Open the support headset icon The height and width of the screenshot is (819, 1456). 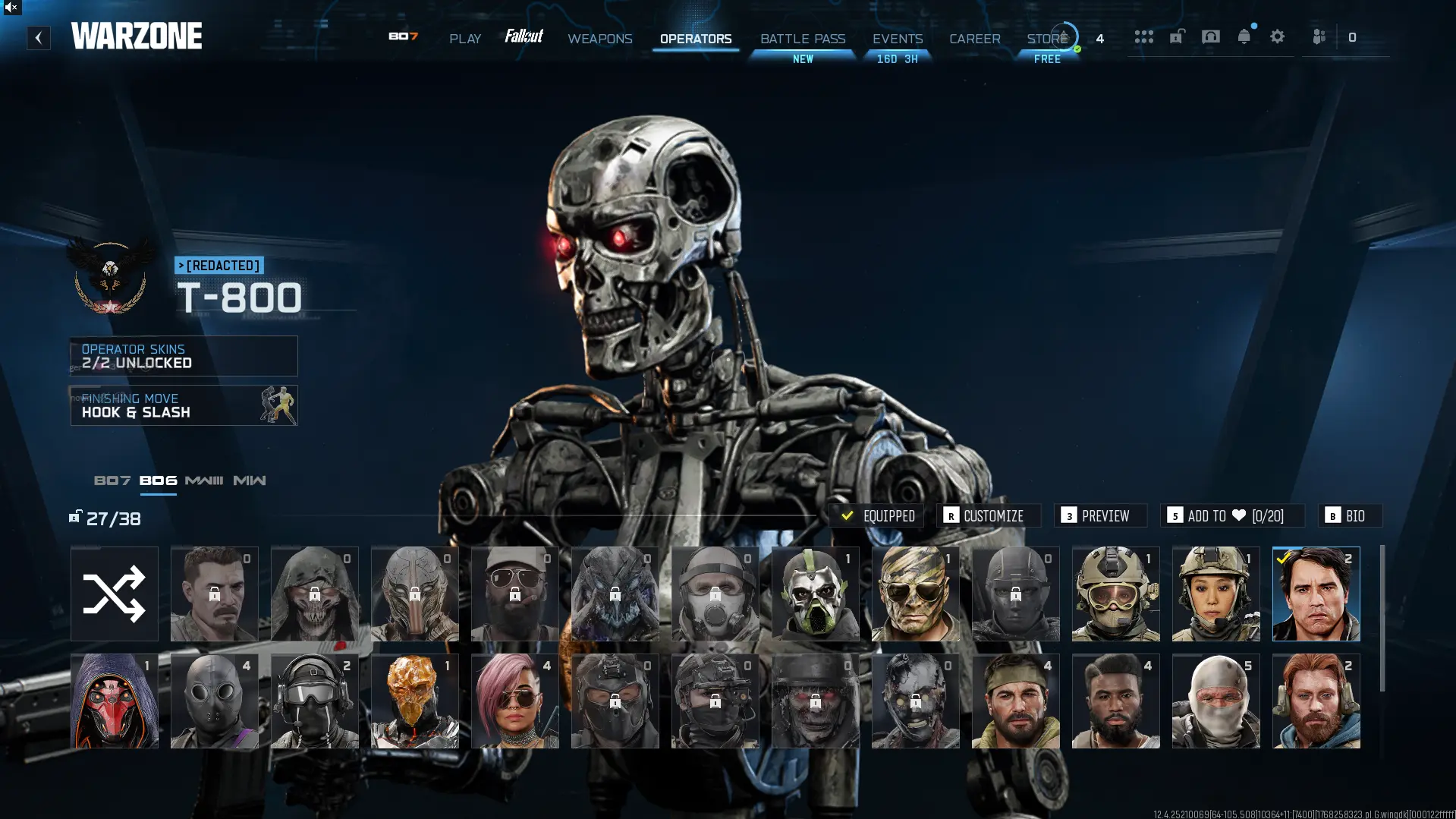tap(1210, 36)
